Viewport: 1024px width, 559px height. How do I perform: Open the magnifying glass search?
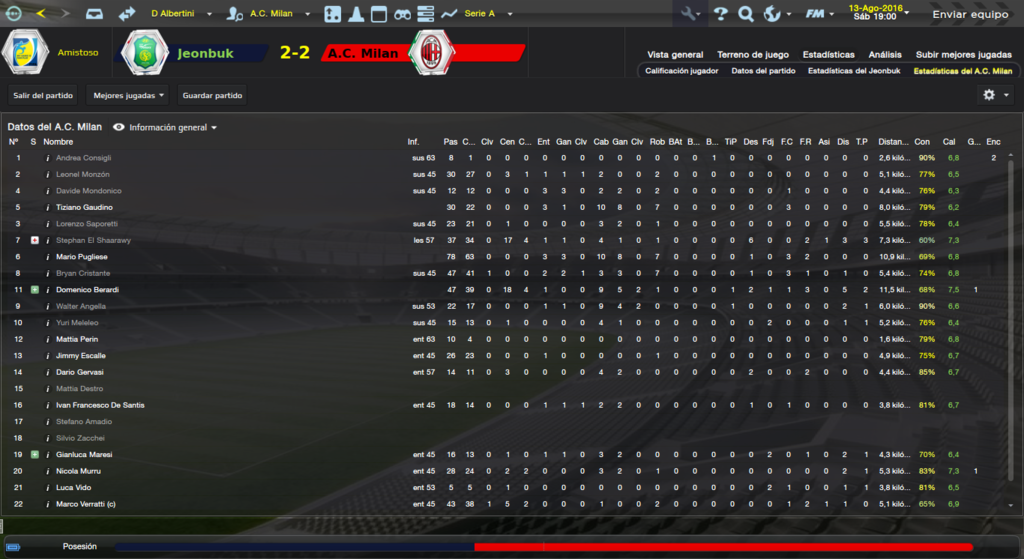(745, 15)
